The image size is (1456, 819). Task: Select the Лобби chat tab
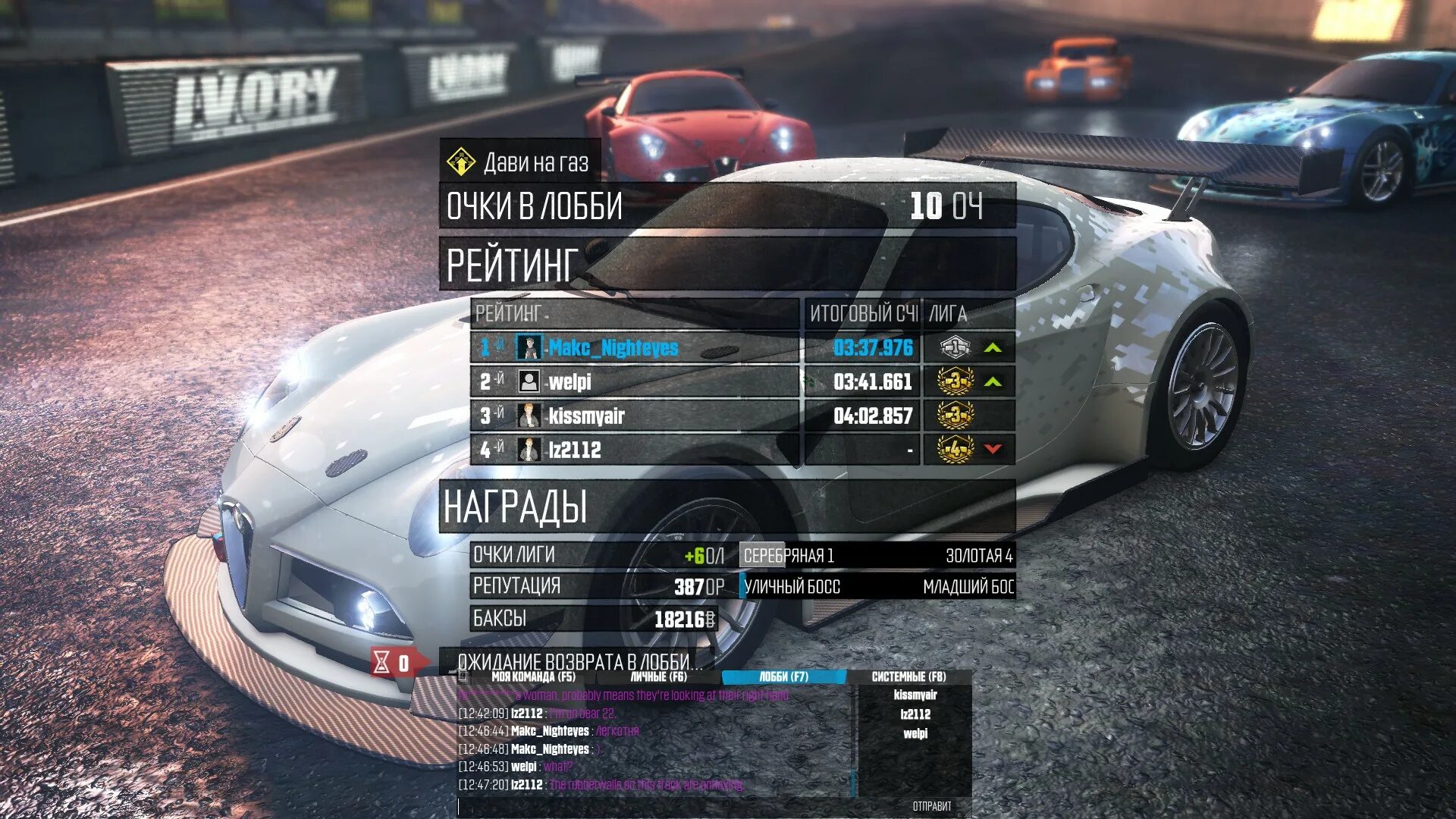(x=783, y=676)
